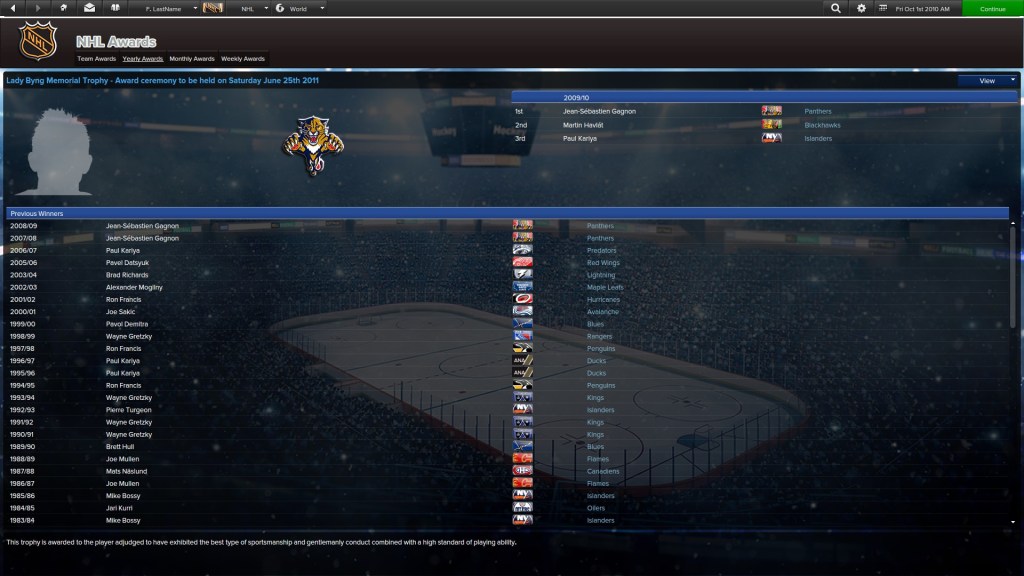
Task: Open the search magnifying glass
Action: (x=836, y=8)
